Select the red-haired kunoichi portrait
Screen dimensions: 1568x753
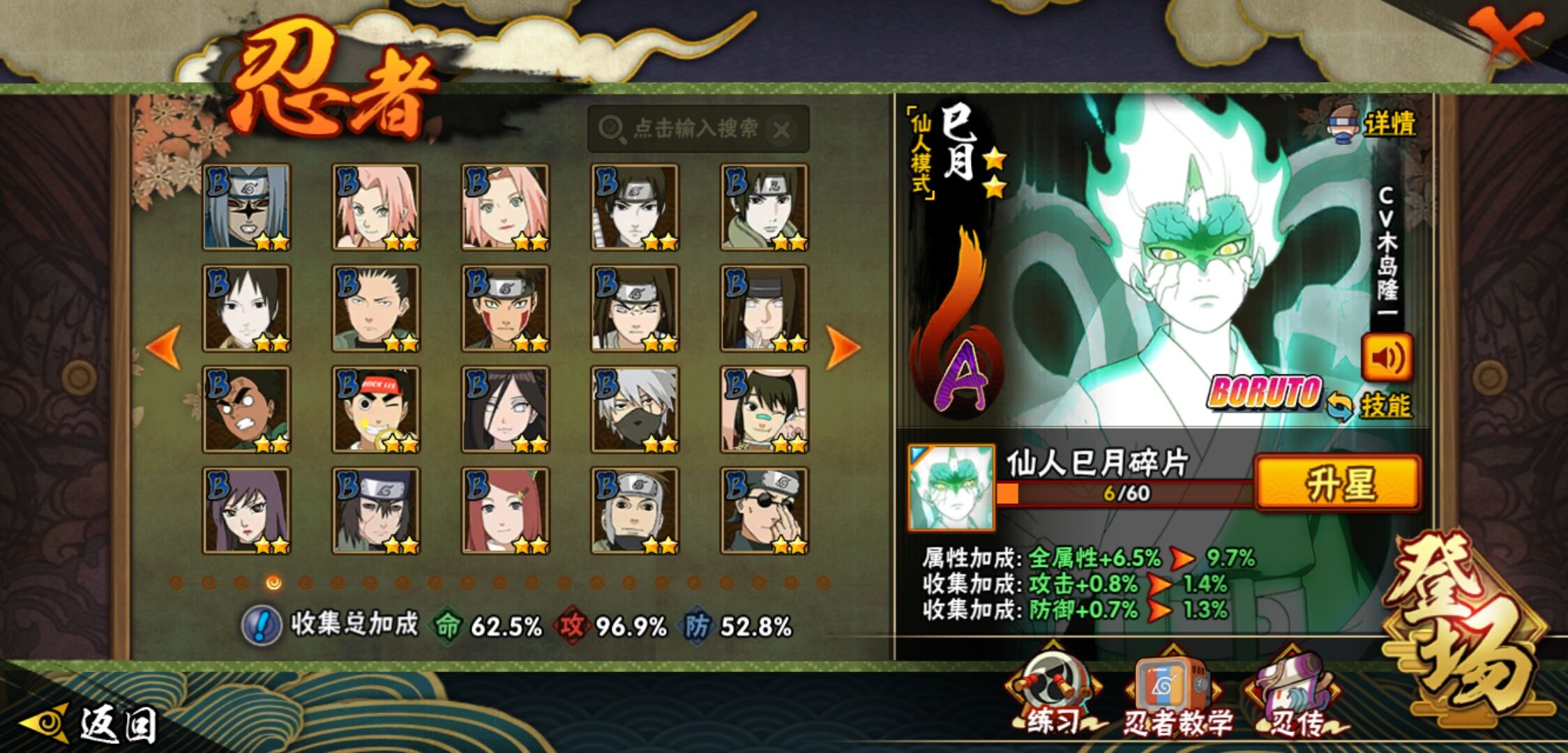point(505,511)
